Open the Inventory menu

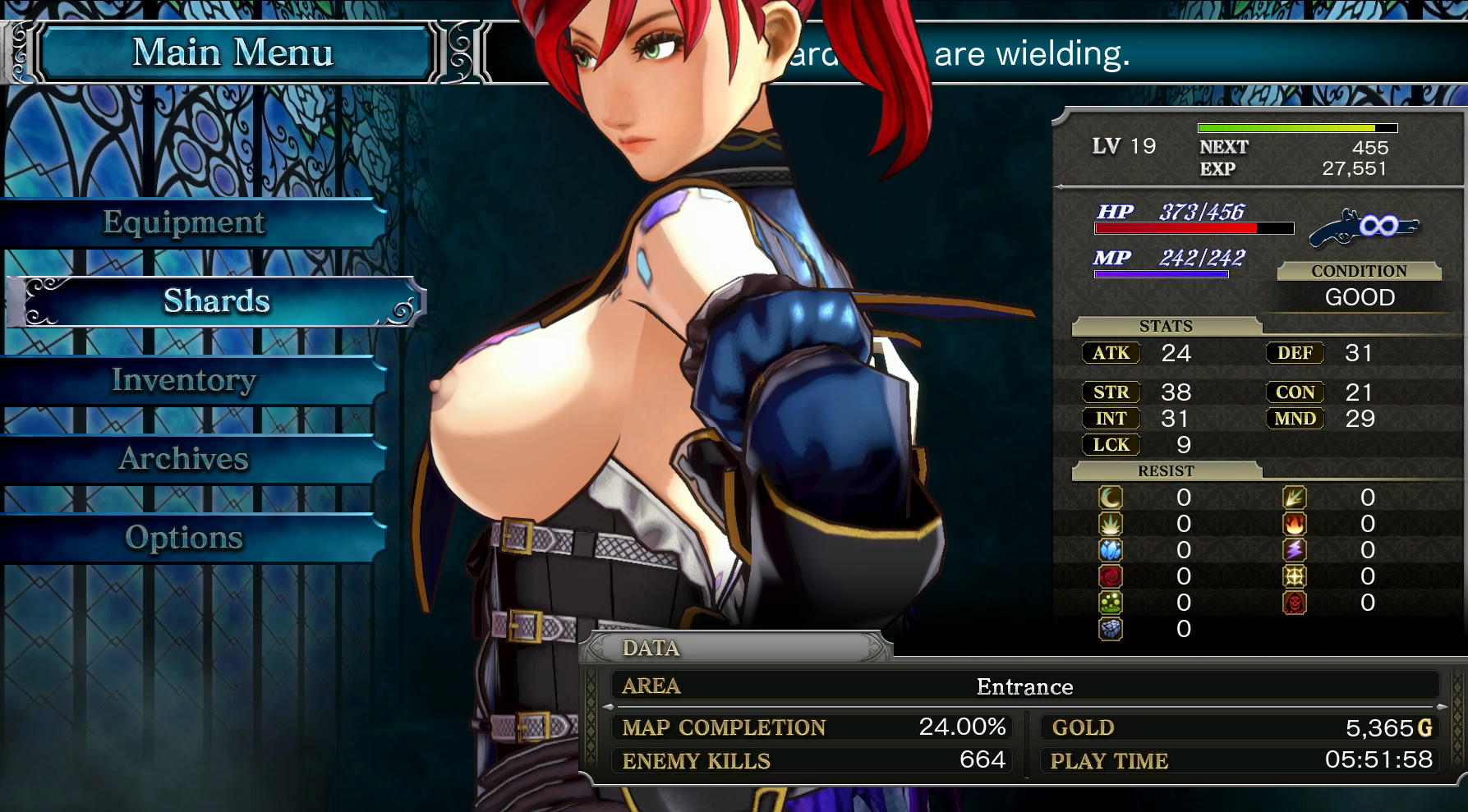(184, 380)
